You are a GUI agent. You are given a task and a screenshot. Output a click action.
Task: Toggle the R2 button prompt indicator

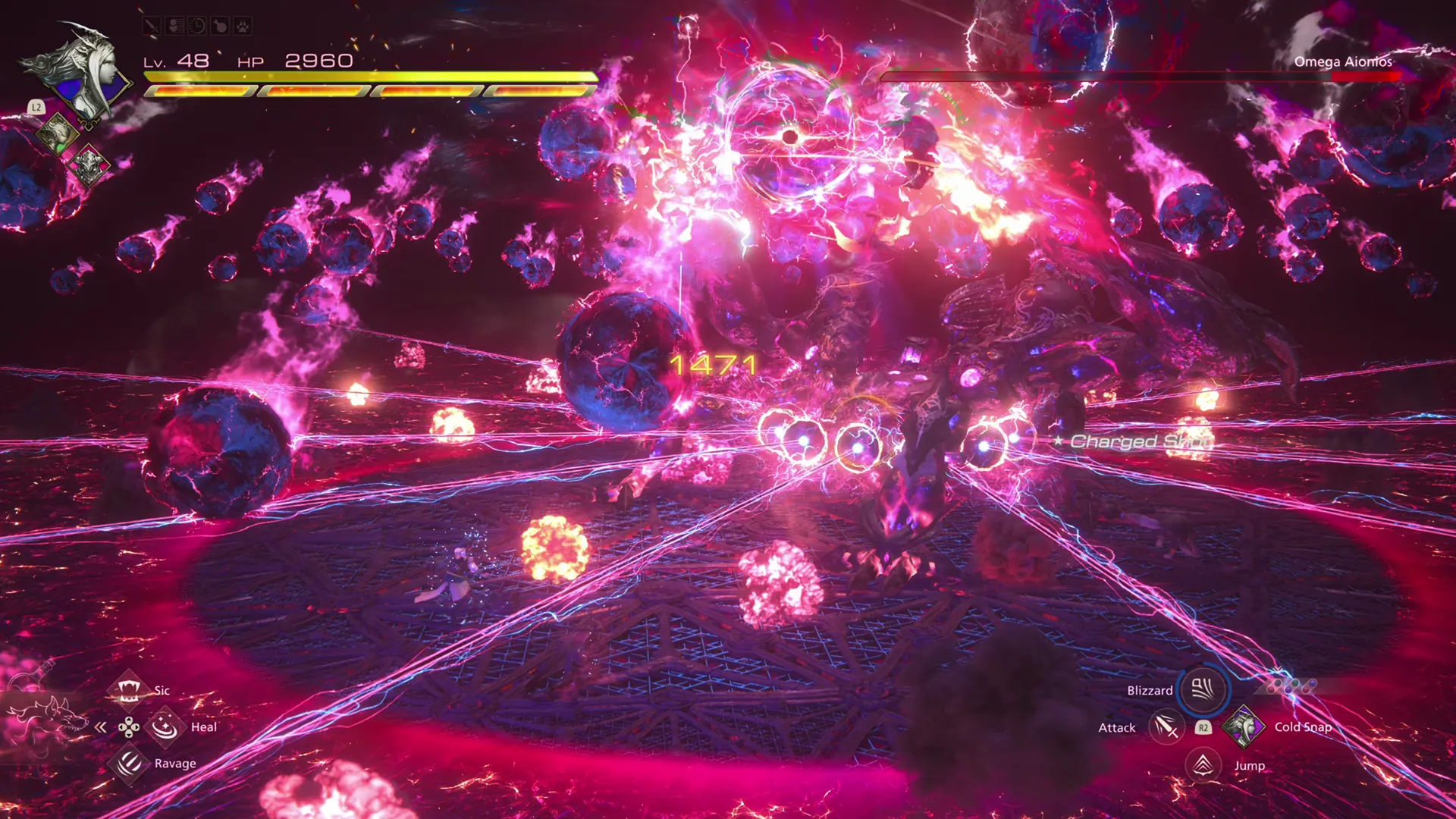coord(1203,728)
